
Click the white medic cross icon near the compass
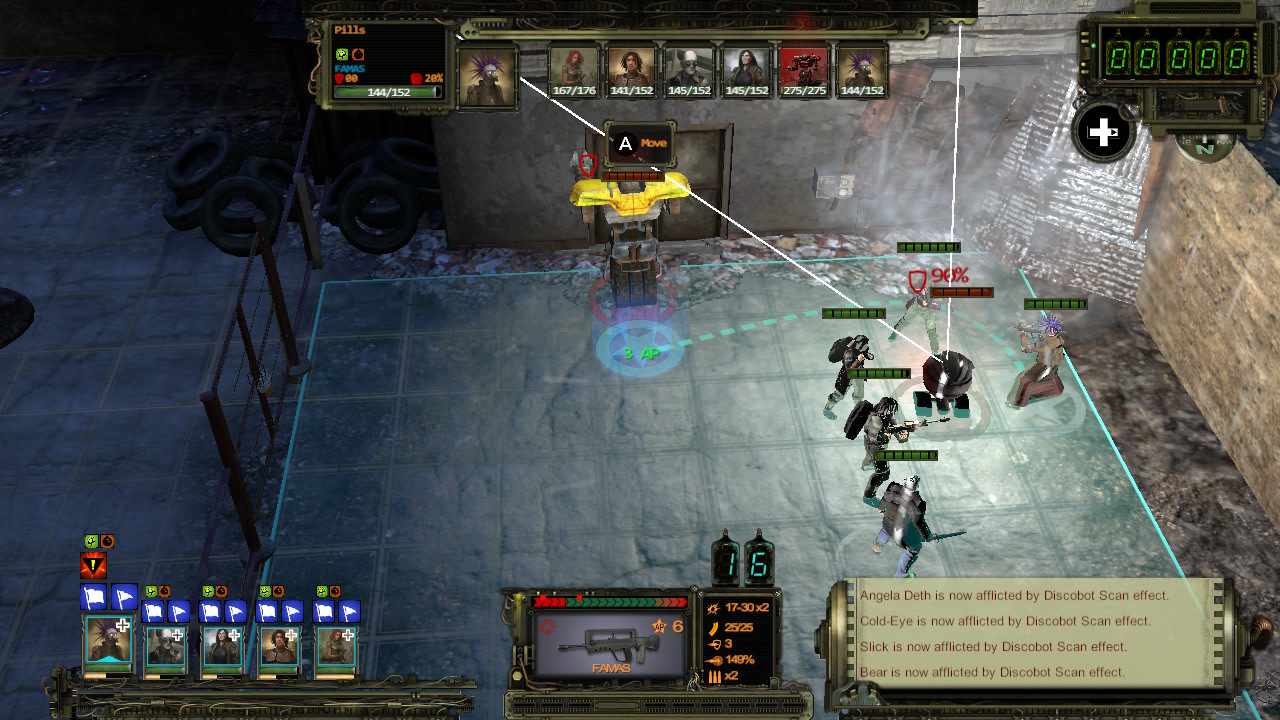pos(1103,131)
